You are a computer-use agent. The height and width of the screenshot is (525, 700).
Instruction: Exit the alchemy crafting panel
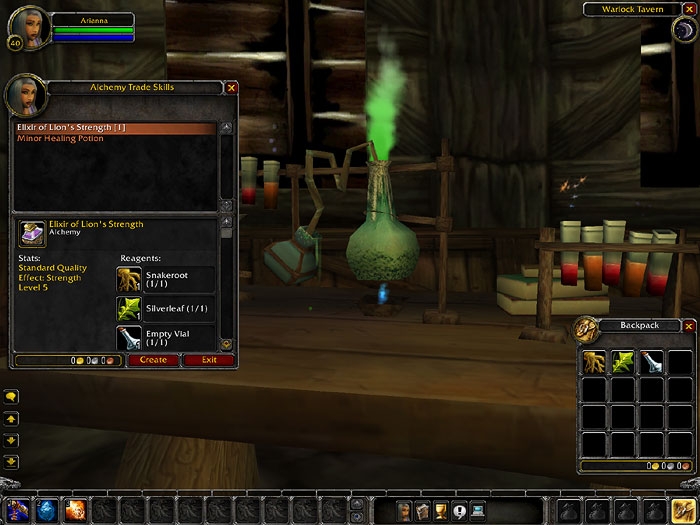pos(209,360)
